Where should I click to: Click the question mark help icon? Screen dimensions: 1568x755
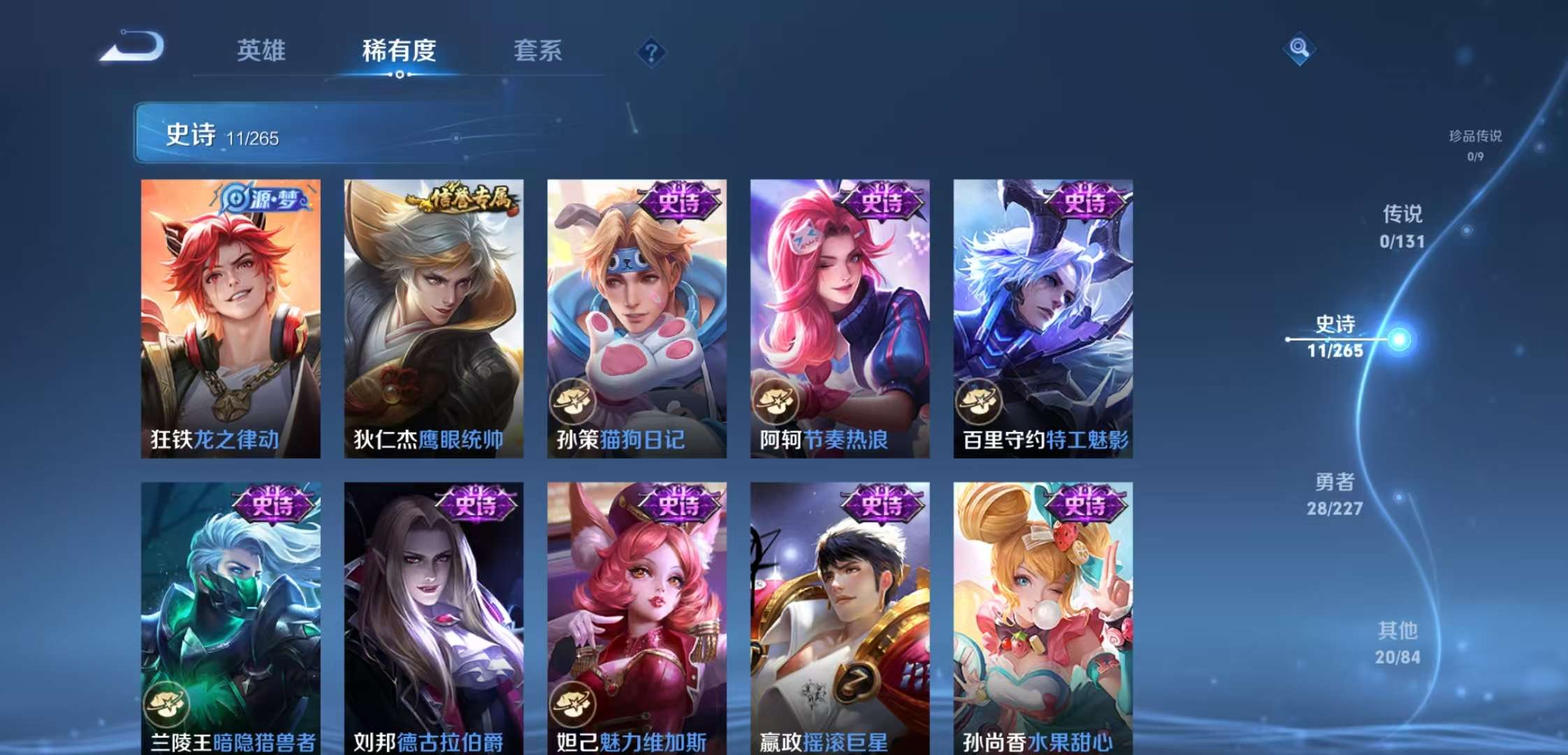click(650, 52)
